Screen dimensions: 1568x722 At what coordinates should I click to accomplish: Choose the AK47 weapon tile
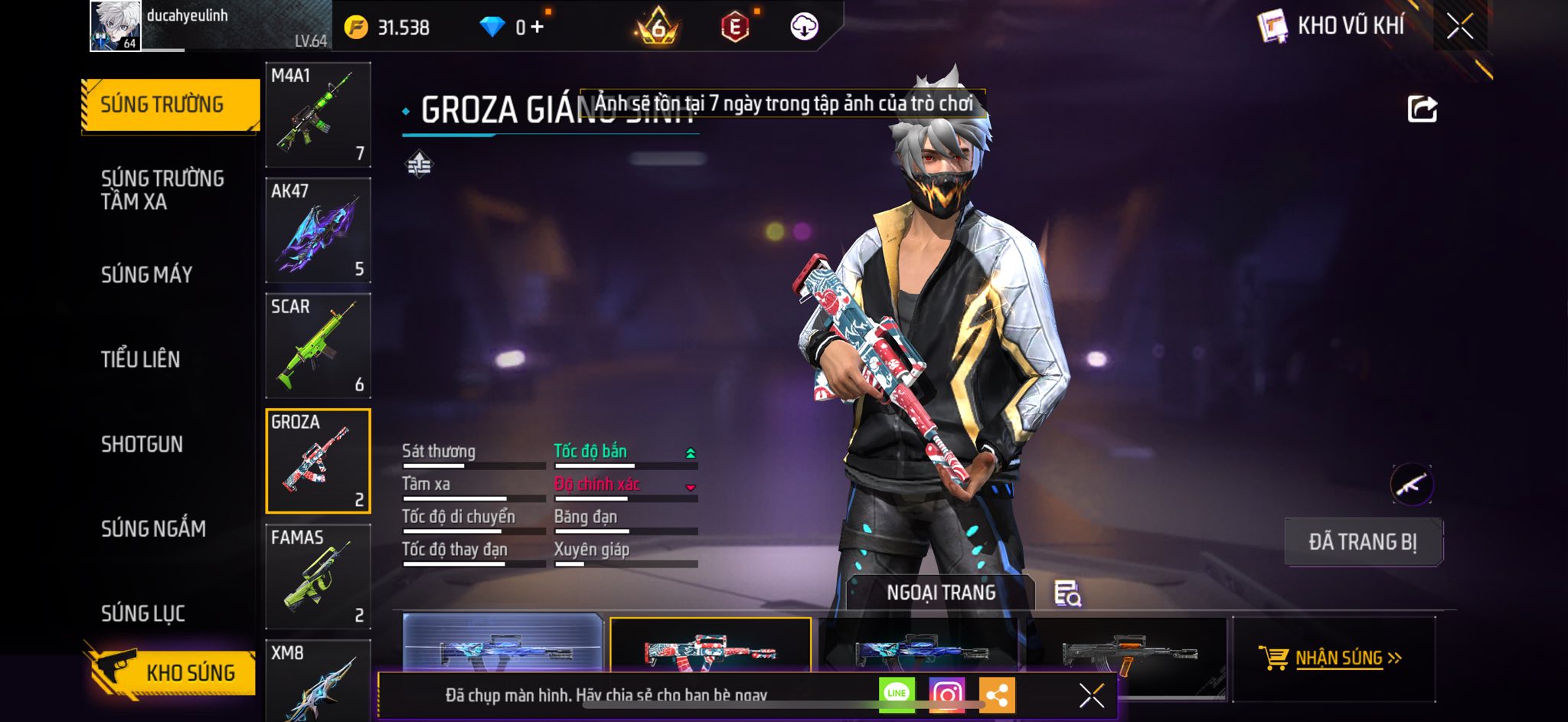pos(318,230)
